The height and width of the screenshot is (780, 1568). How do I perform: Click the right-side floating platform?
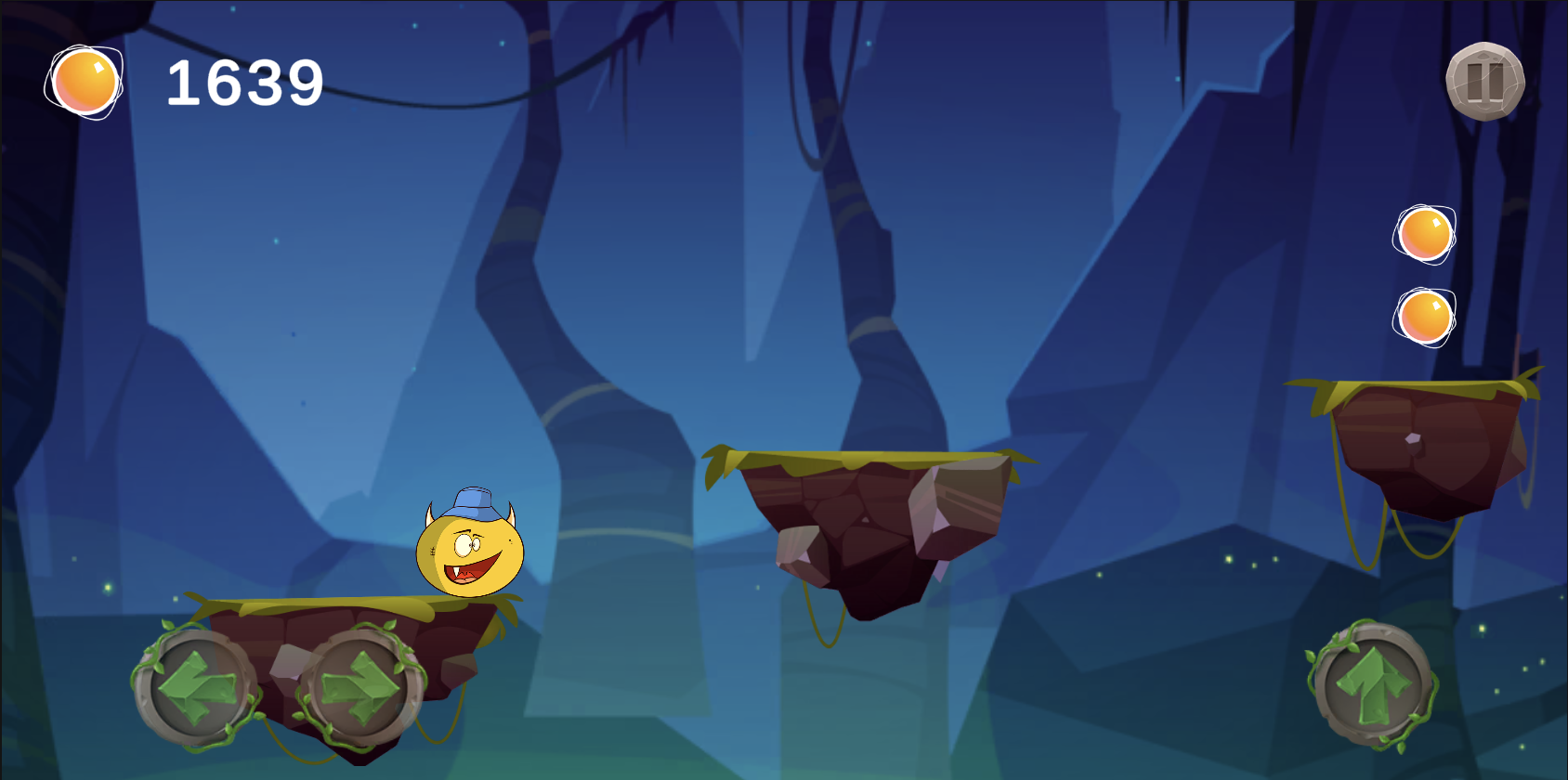point(1421,436)
